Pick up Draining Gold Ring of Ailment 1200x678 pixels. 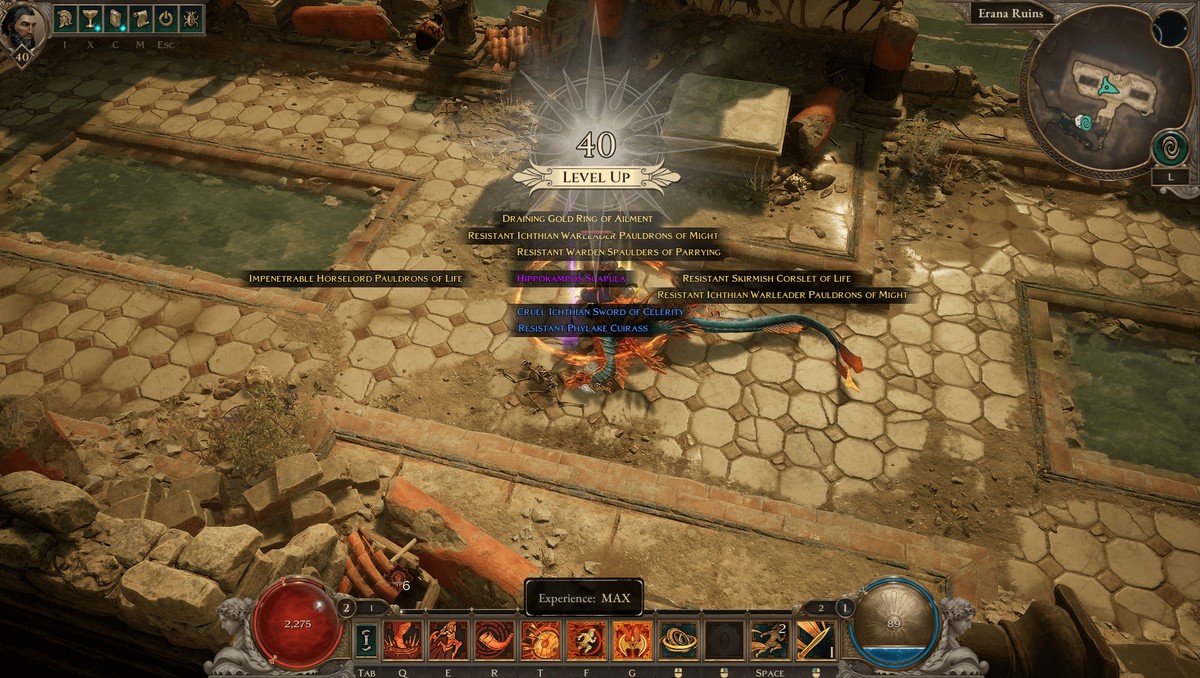[x=577, y=219]
